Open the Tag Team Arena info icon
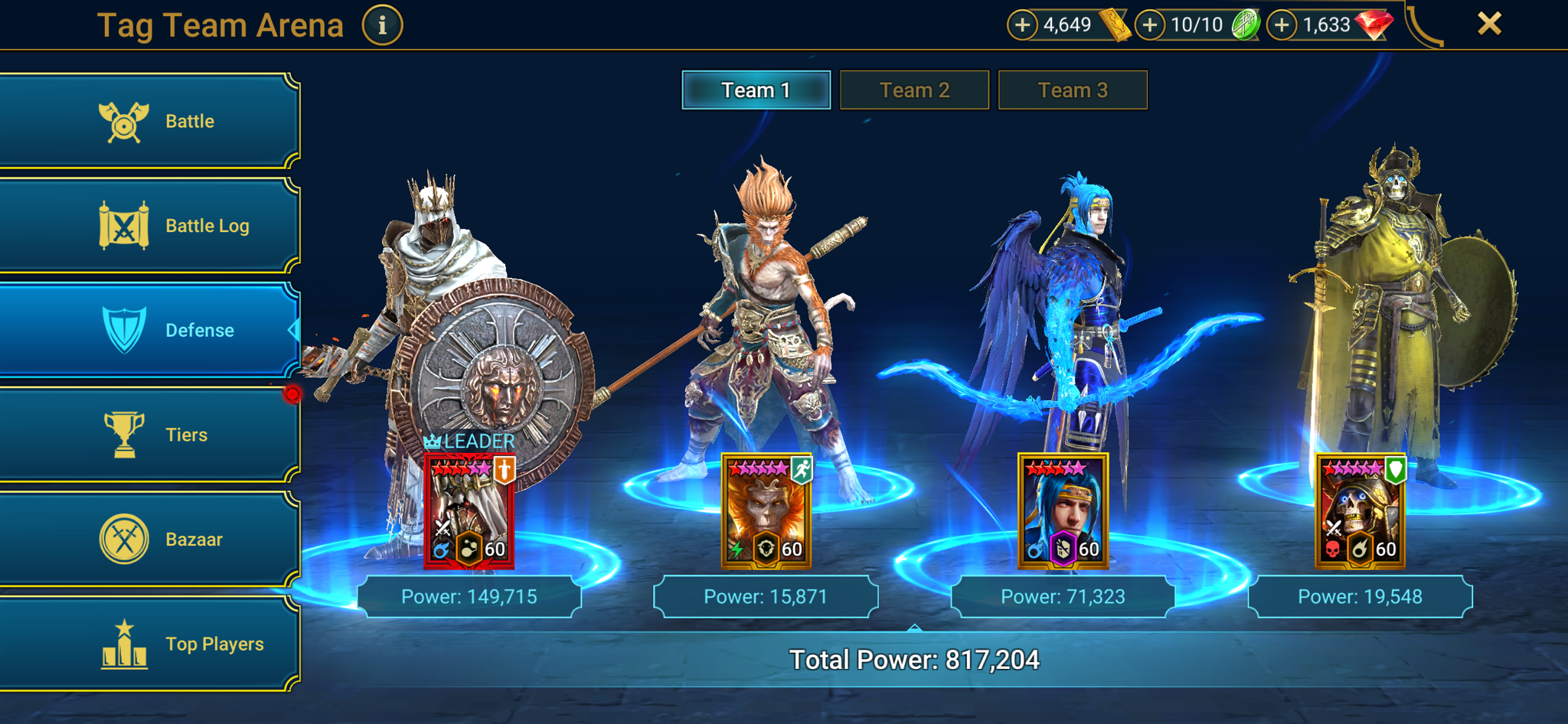Viewport: 1568px width, 724px height. point(381,24)
